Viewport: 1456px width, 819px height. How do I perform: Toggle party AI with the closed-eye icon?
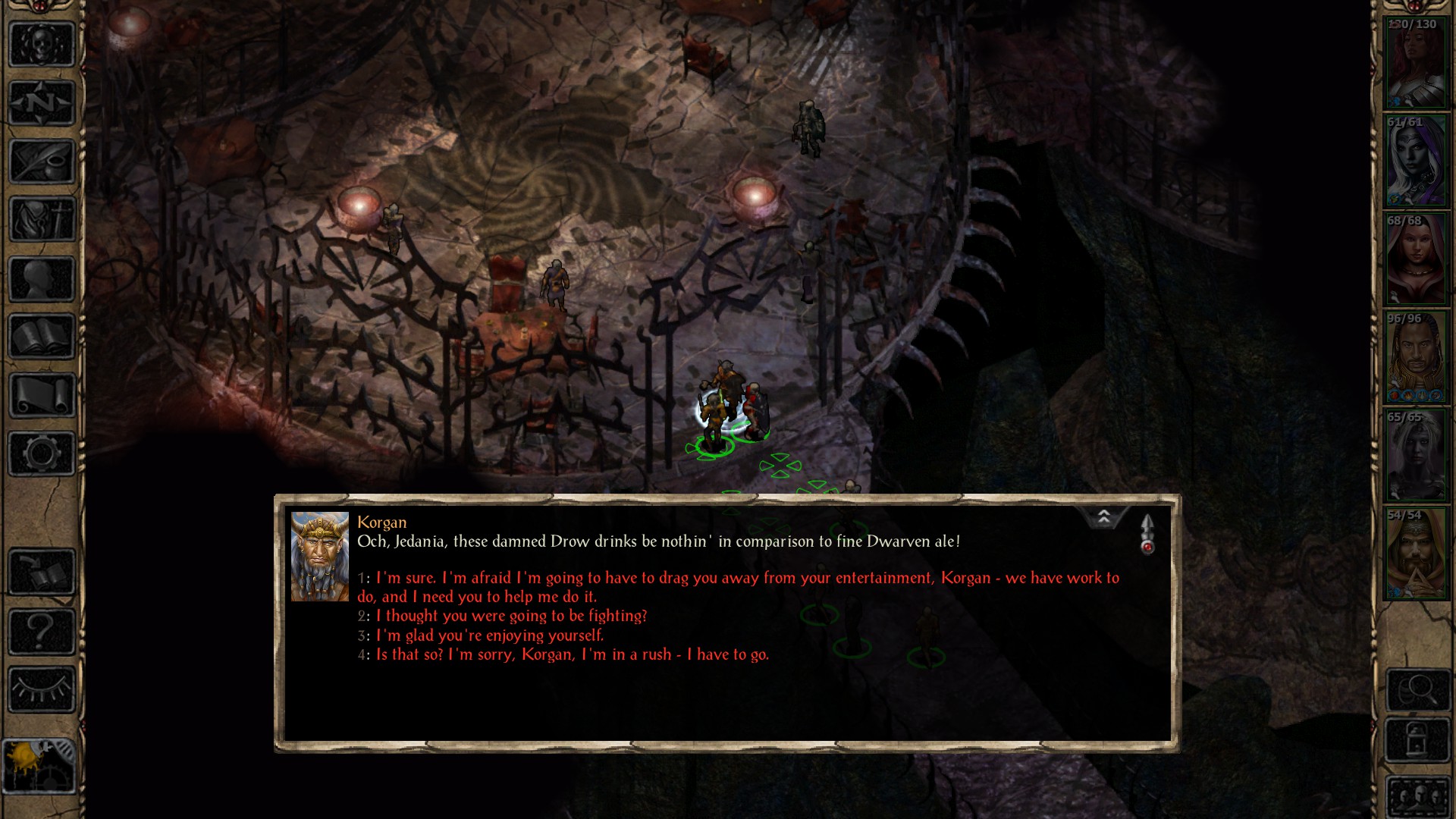tap(42, 687)
